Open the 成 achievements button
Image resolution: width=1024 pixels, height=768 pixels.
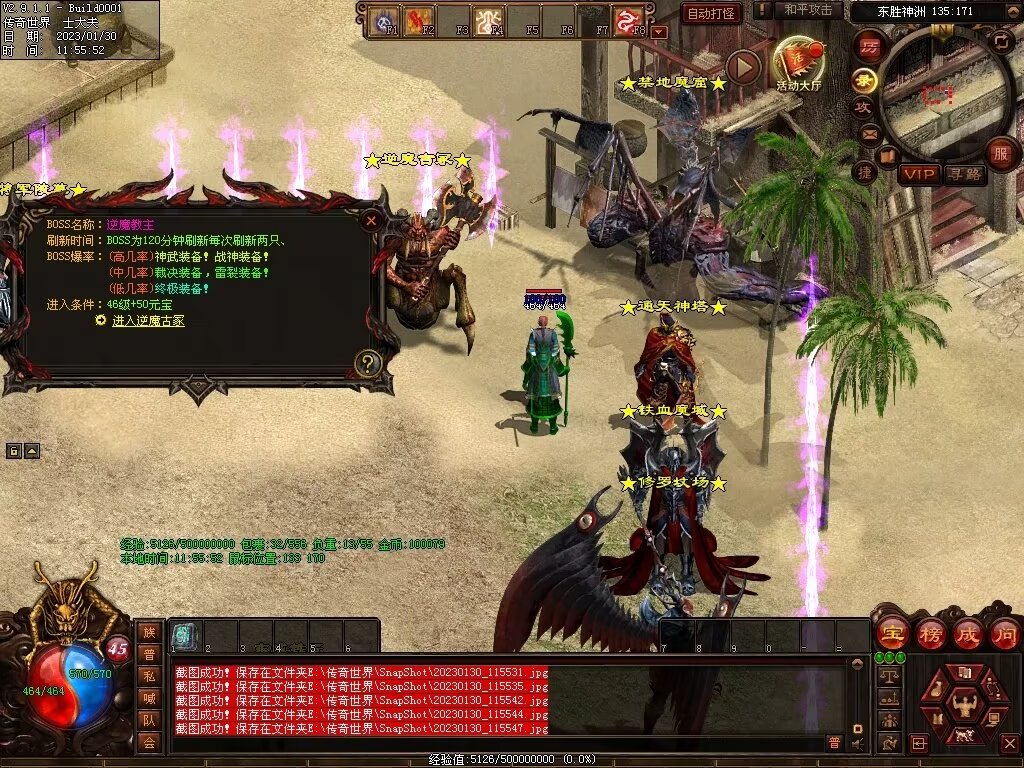tap(968, 633)
